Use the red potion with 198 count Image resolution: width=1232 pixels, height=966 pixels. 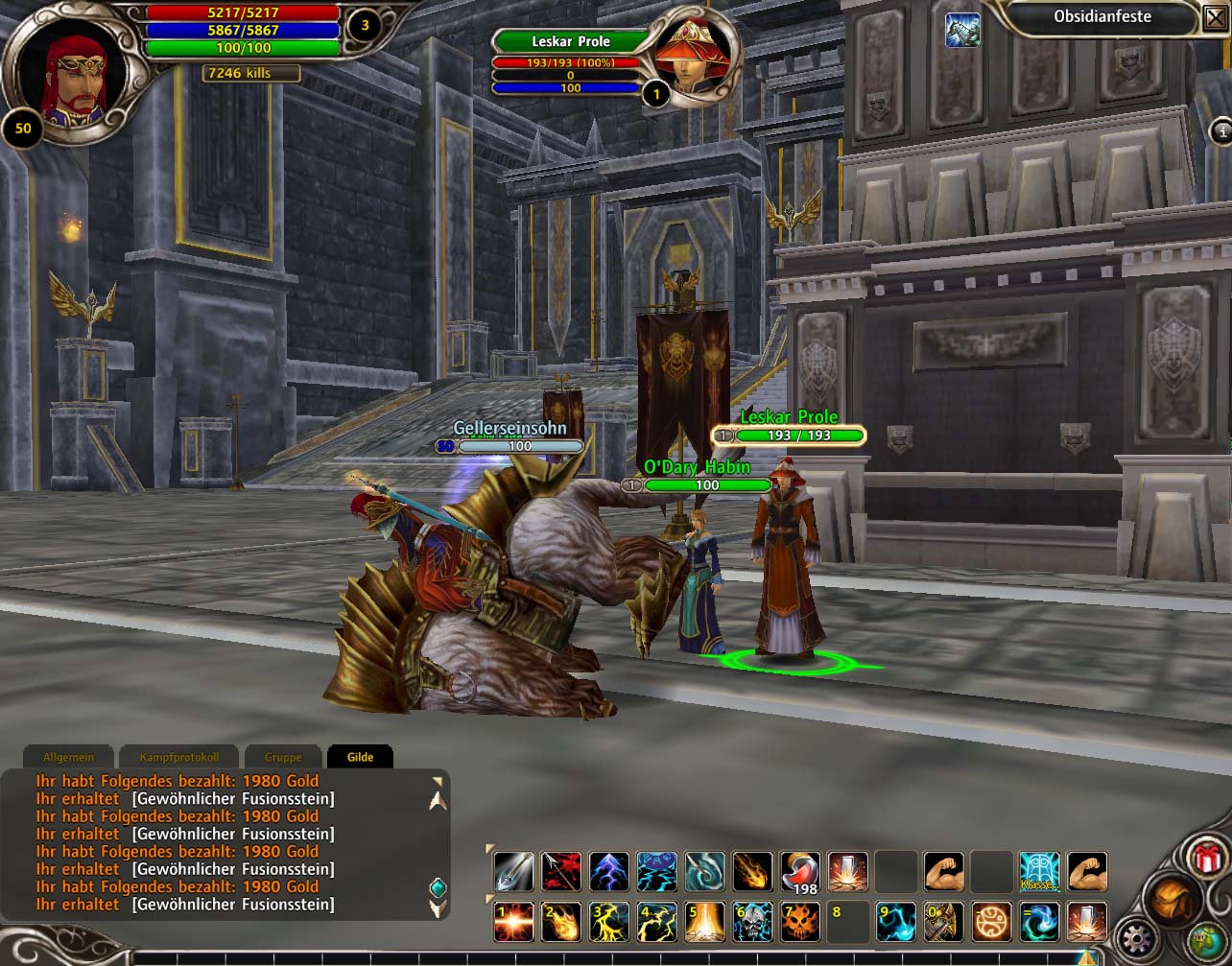point(800,871)
